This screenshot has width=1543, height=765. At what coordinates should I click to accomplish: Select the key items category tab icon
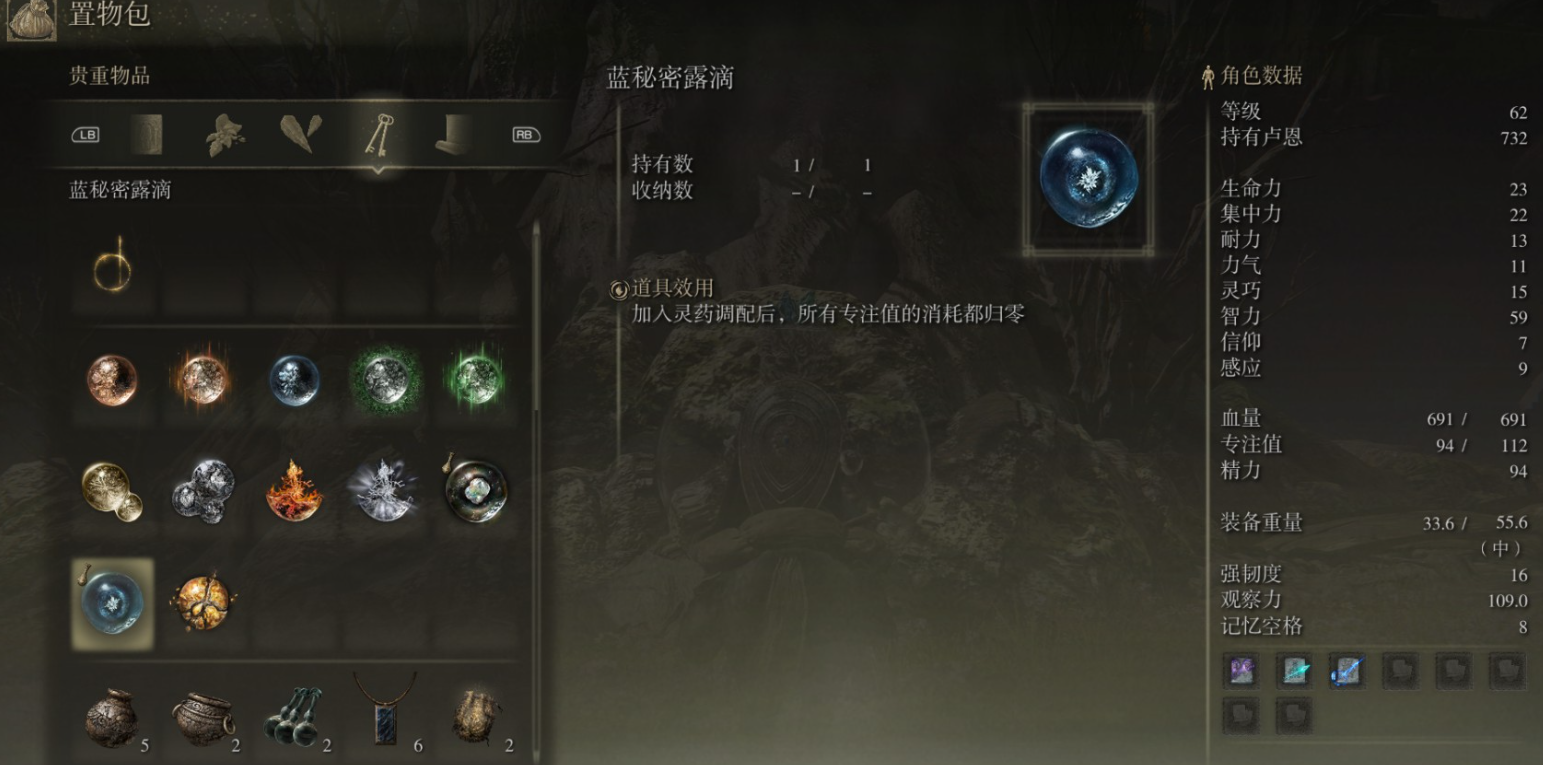pyautogui.click(x=381, y=135)
